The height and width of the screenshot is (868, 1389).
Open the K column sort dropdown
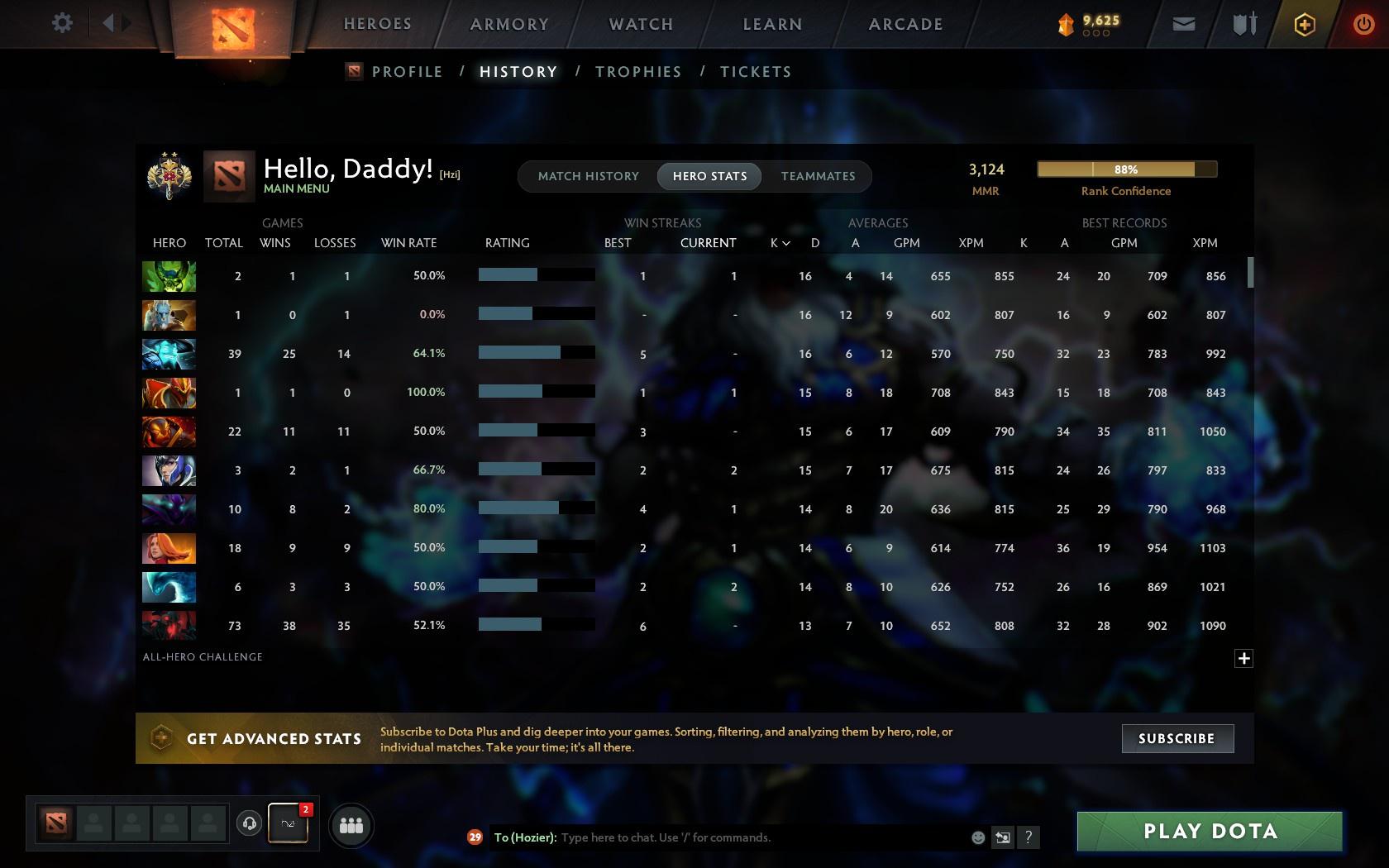pyautogui.click(x=778, y=243)
